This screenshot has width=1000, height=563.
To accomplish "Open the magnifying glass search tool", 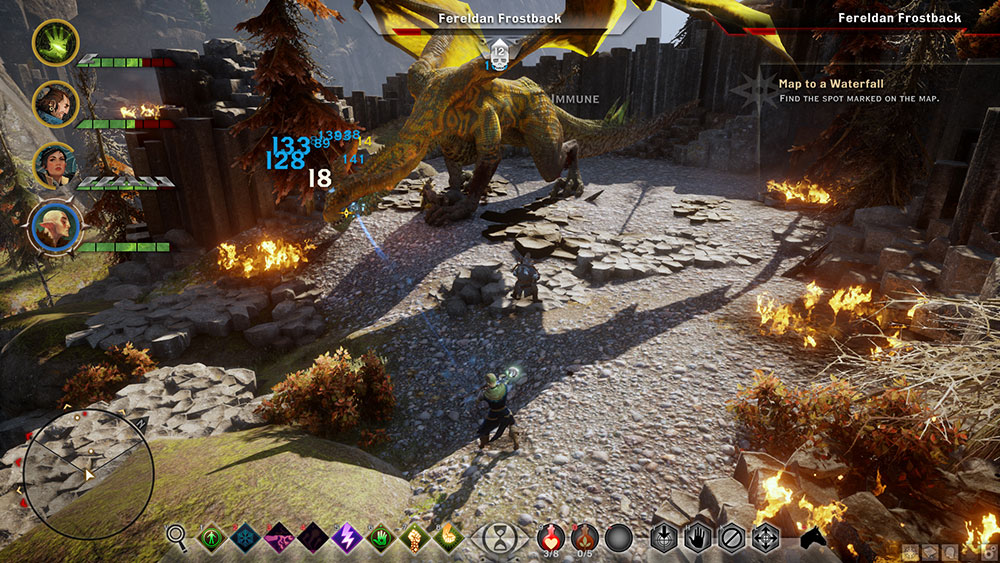I will (178, 538).
